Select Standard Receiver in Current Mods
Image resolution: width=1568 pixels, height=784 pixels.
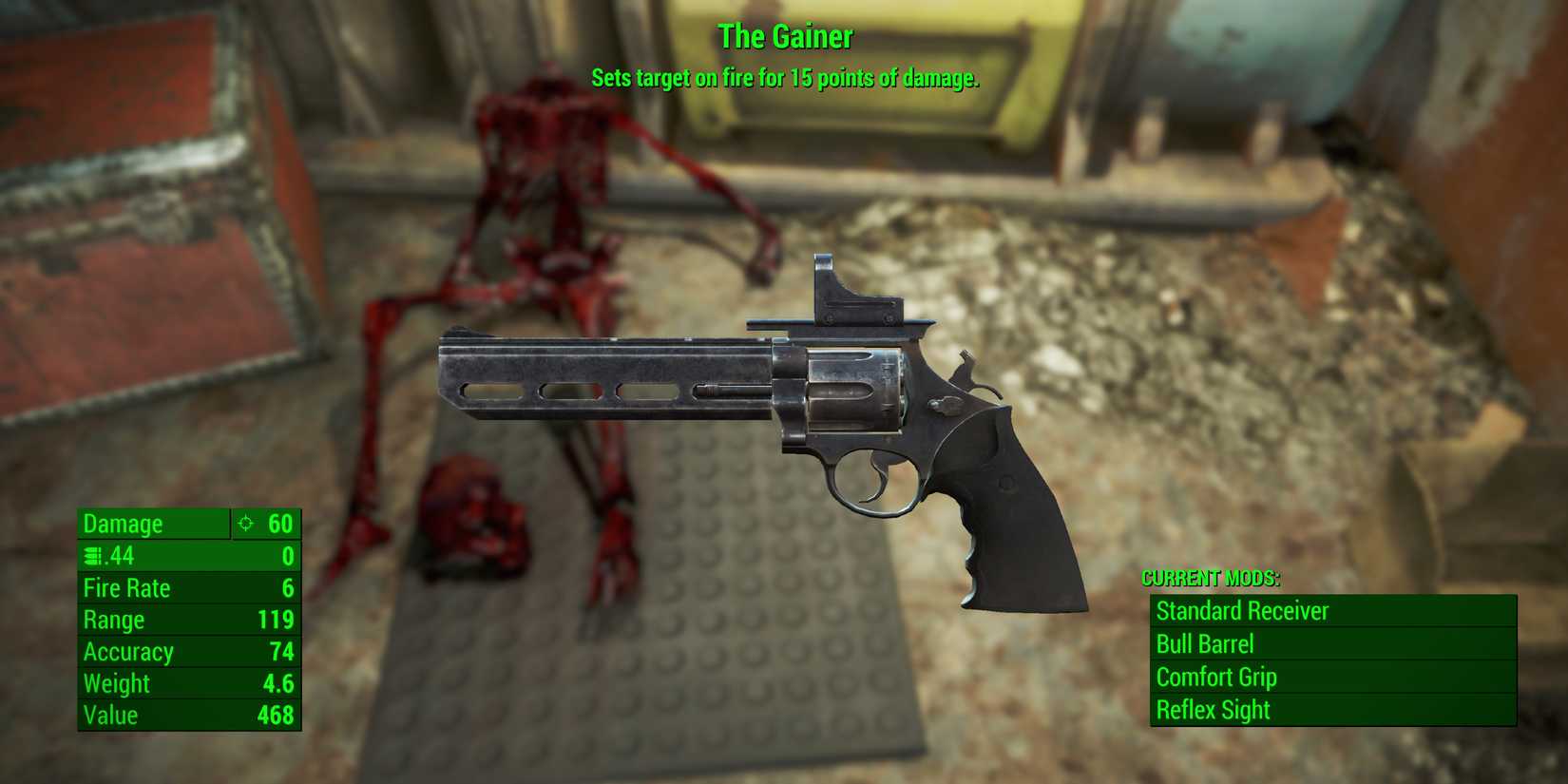coord(1242,611)
